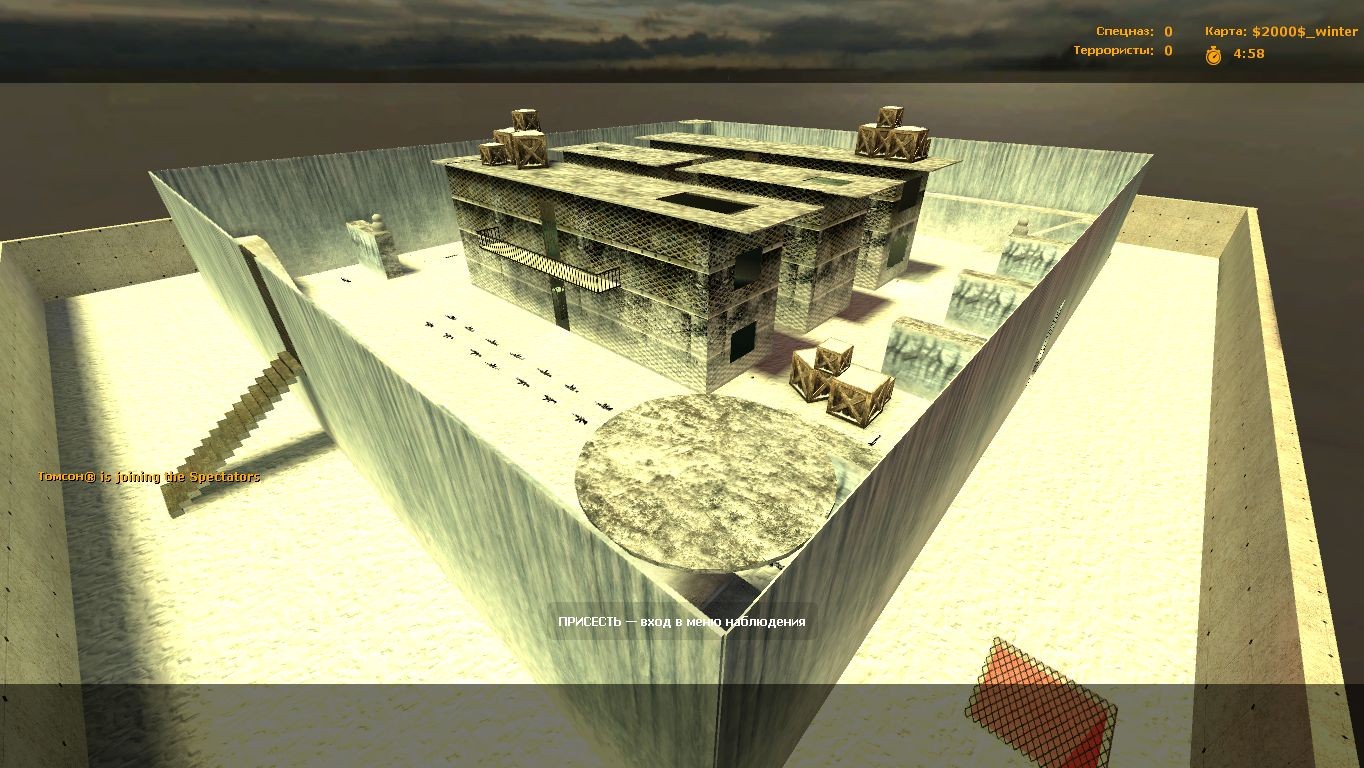Click the 'Томсон® is joining the Spectators' message

point(148,476)
